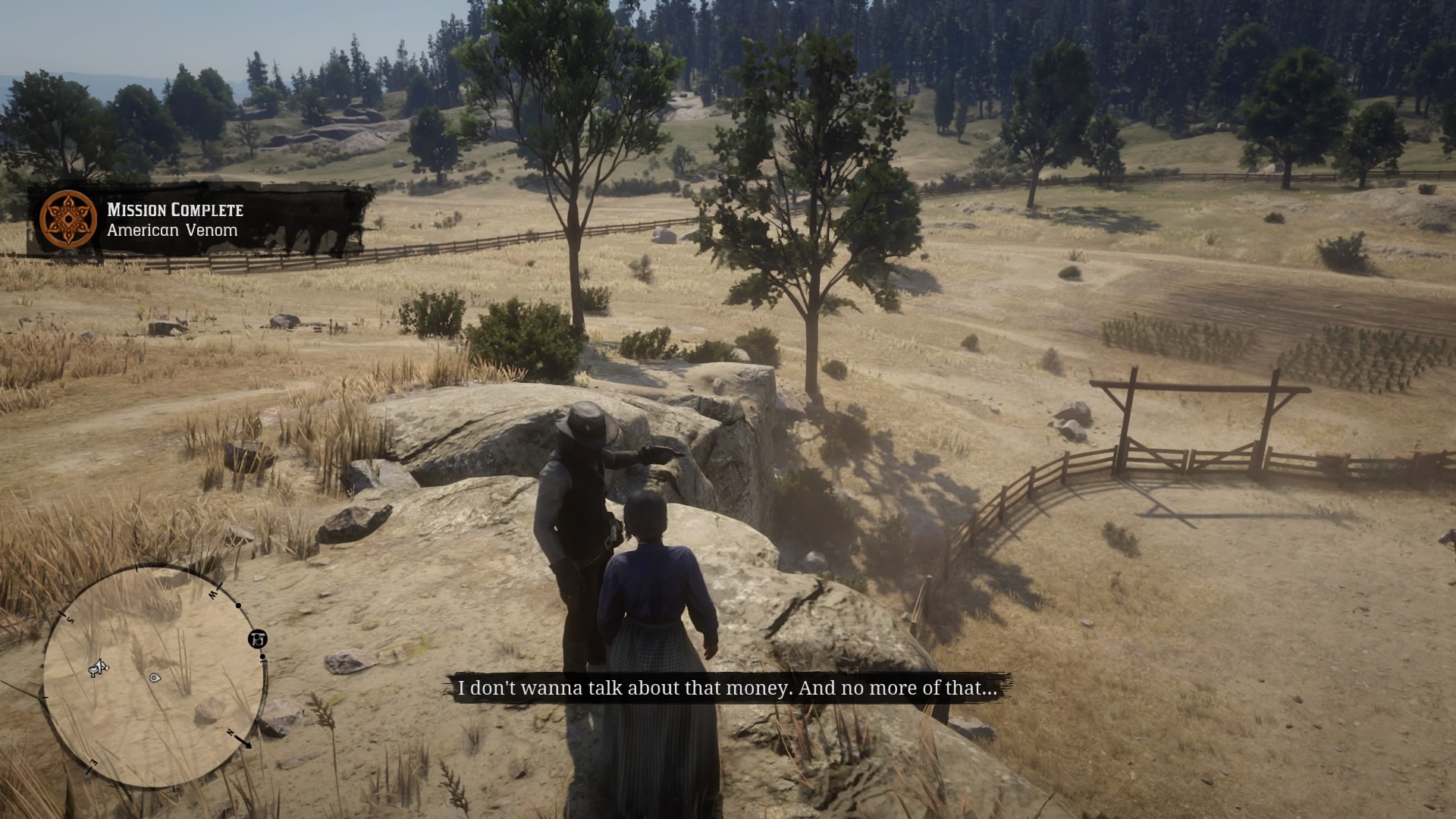Click the tick mark at top of minimap
Image resolution: width=1456 pixels, height=819 pixels.
(x=137, y=568)
